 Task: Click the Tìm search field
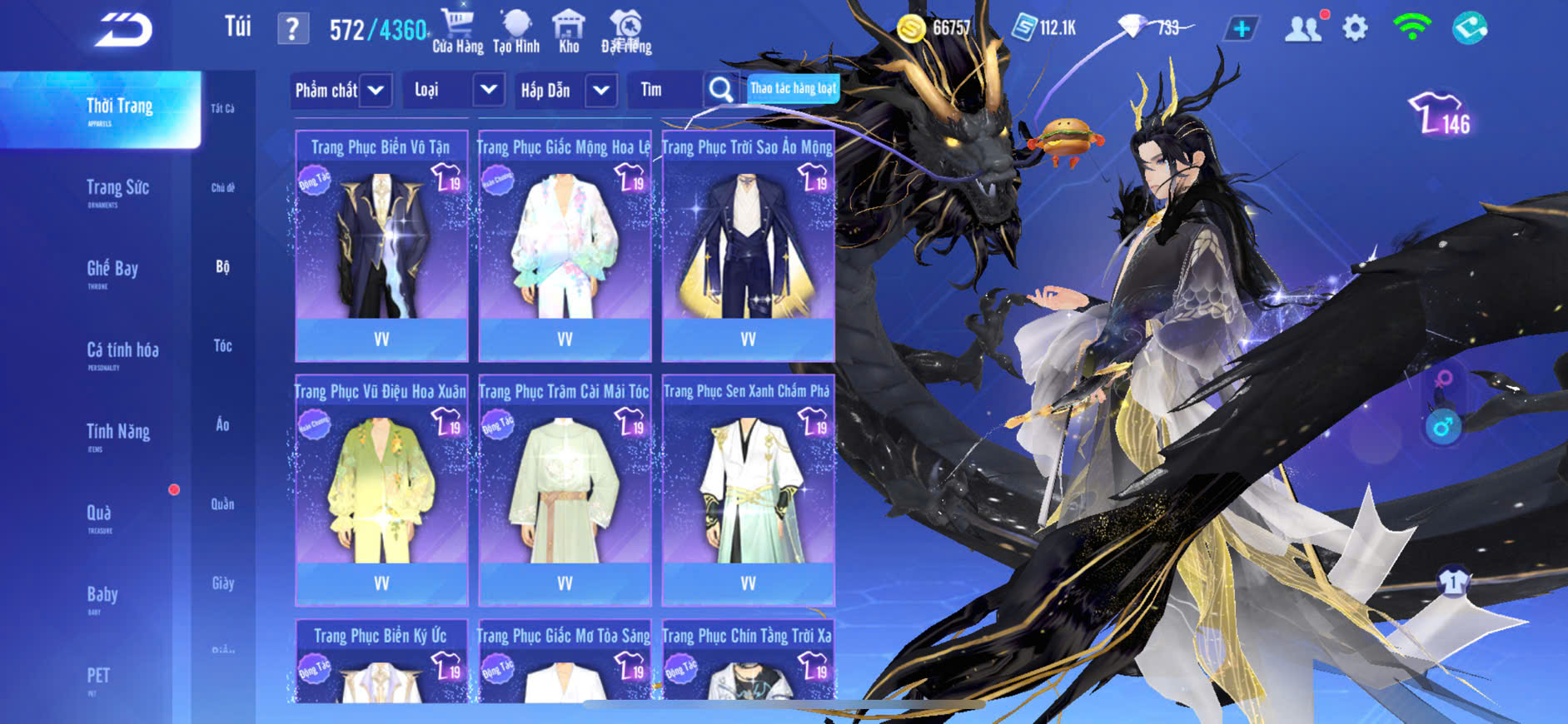click(x=666, y=90)
